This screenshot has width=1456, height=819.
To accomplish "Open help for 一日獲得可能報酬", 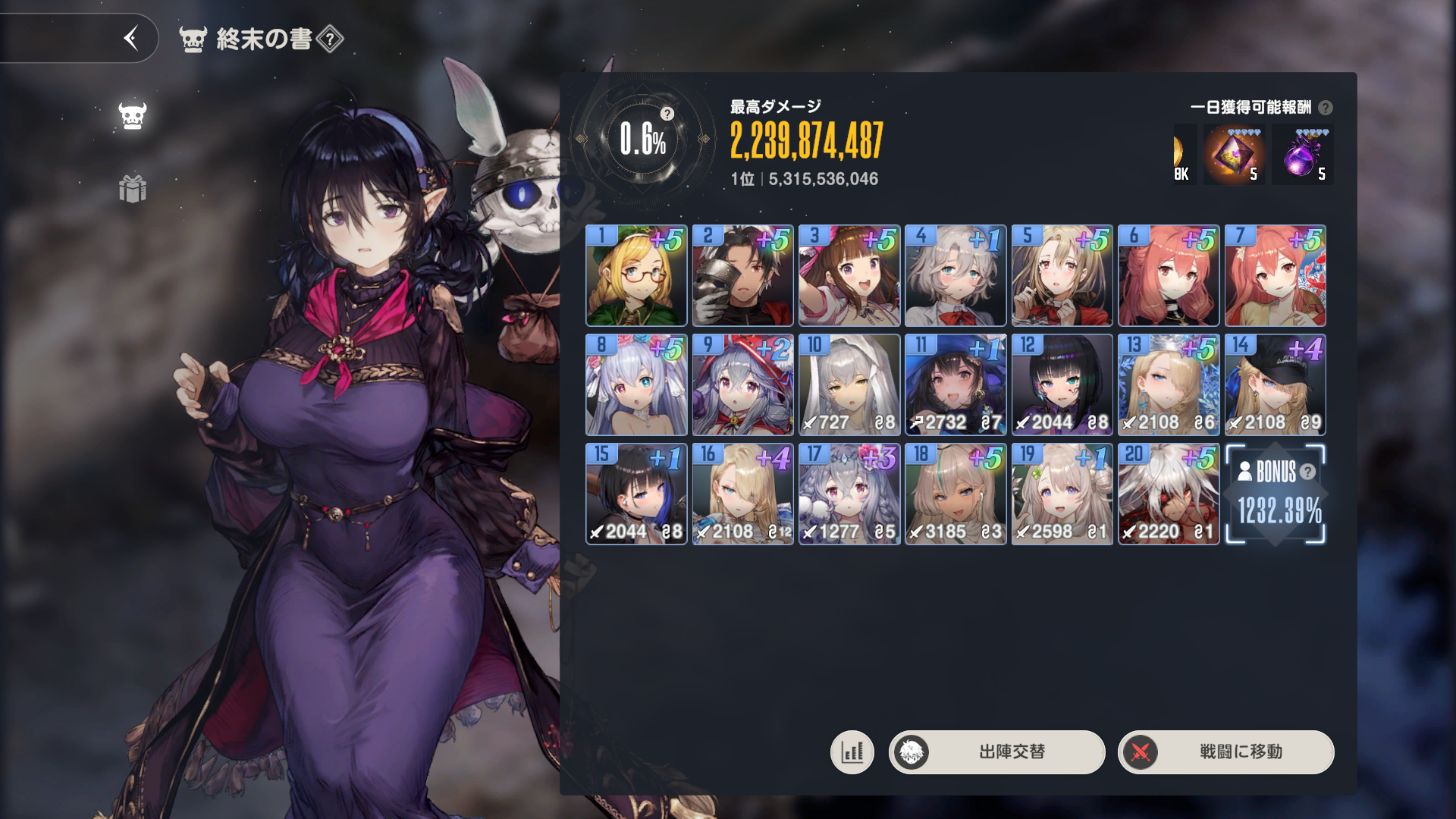I will 1326,108.
